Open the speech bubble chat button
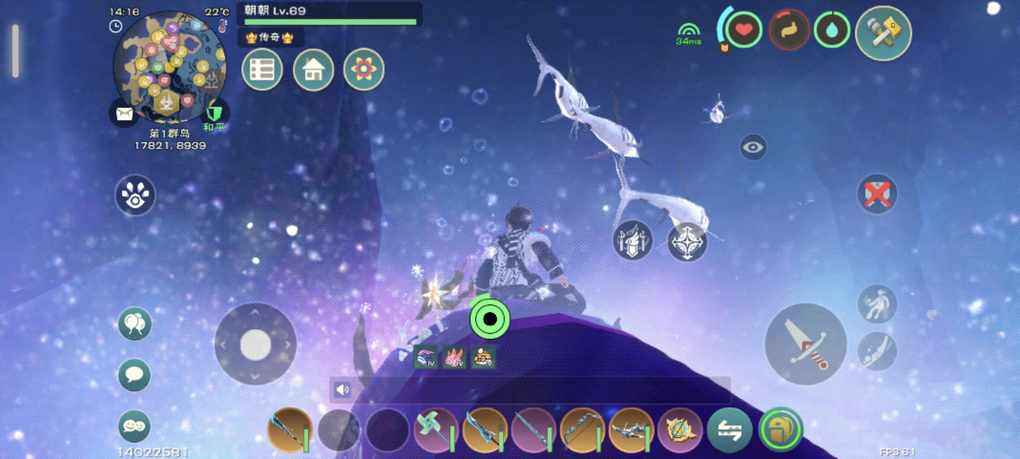This screenshot has width=1020, height=459. tap(134, 375)
